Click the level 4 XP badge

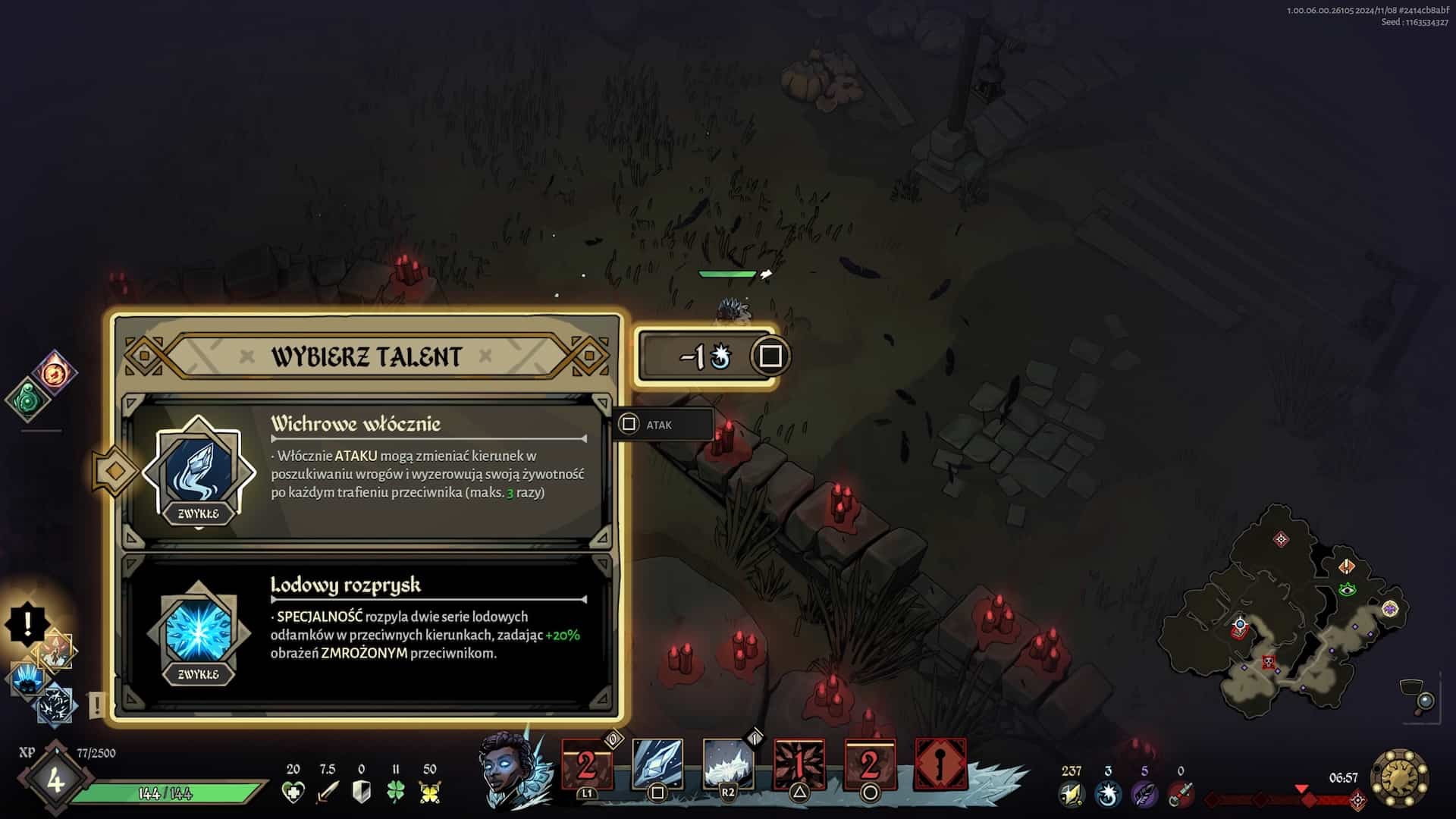pyautogui.click(x=55, y=780)
